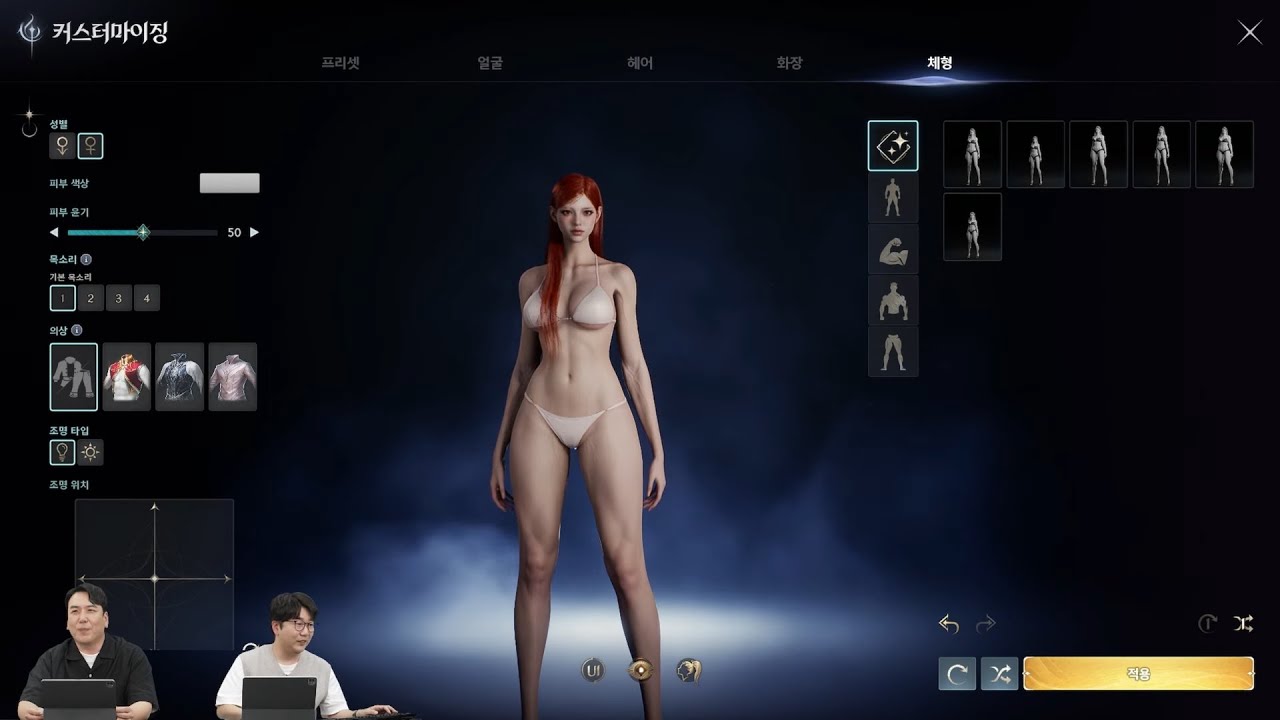Click the ponytail head icon
Image resolution: width=1280 pixels, height=720 pixels.
[x=688, y=670]
